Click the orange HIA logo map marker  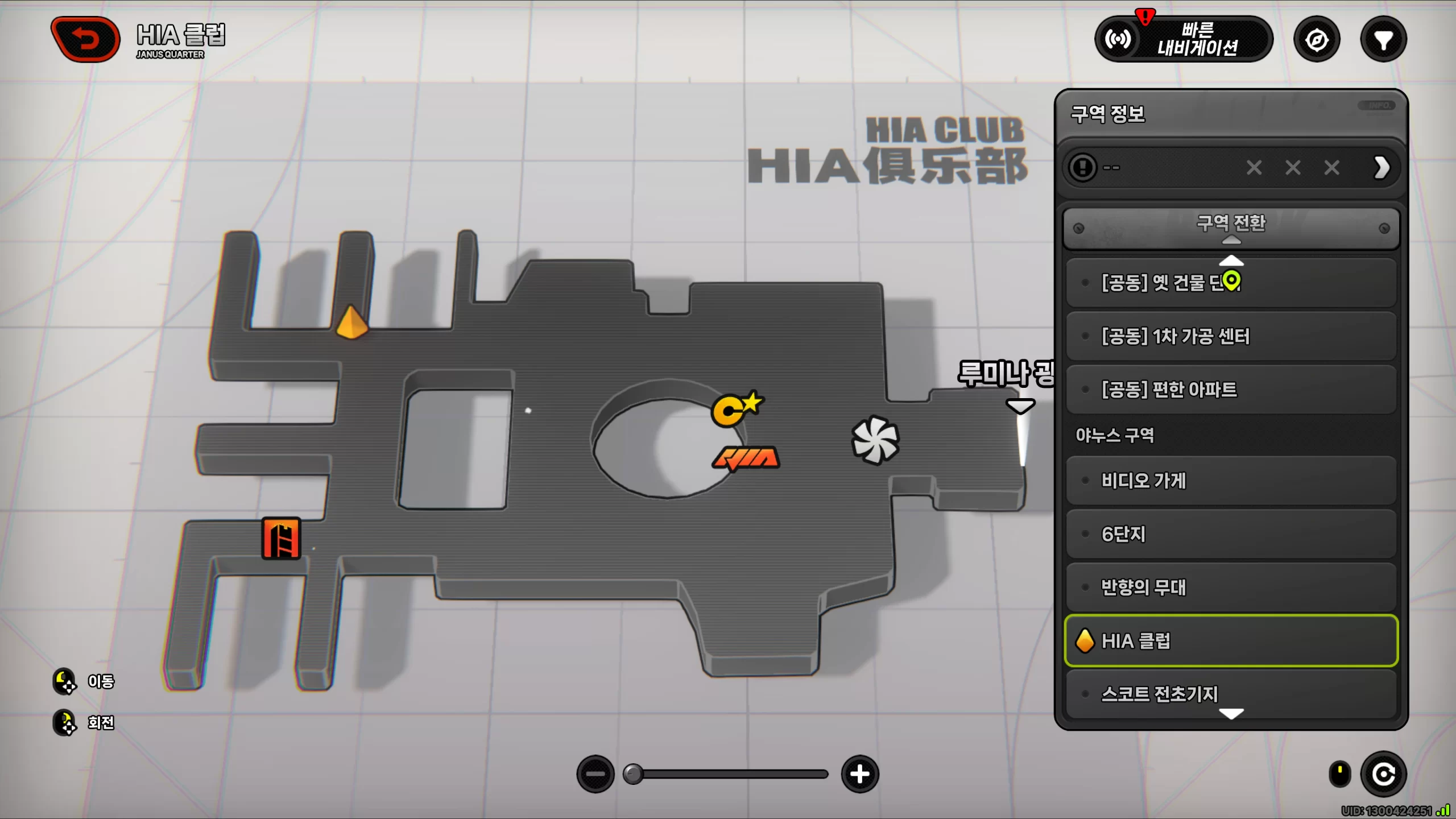746,458
